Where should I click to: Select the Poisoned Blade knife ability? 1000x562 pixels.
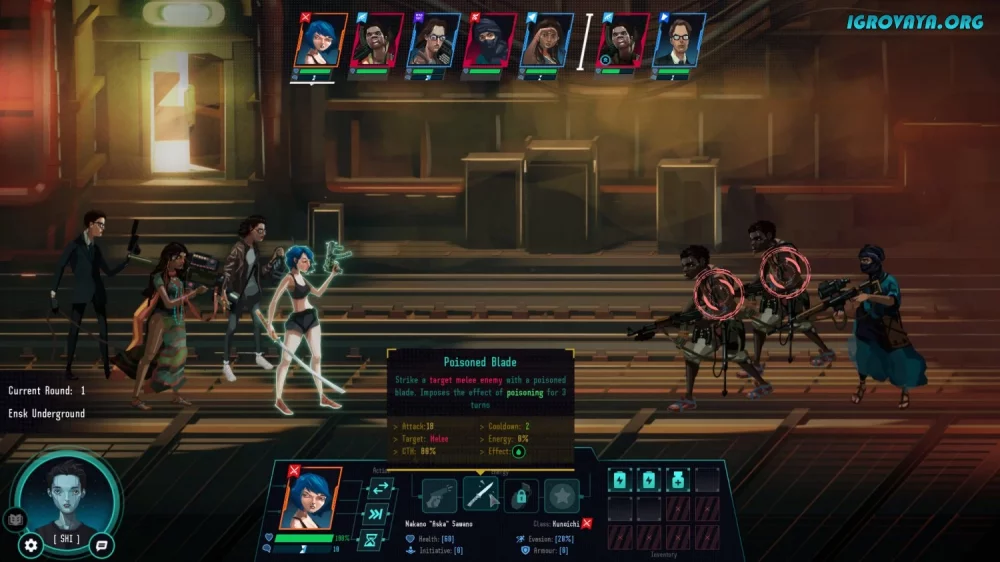pyautogui.click(x=480, y=496)
